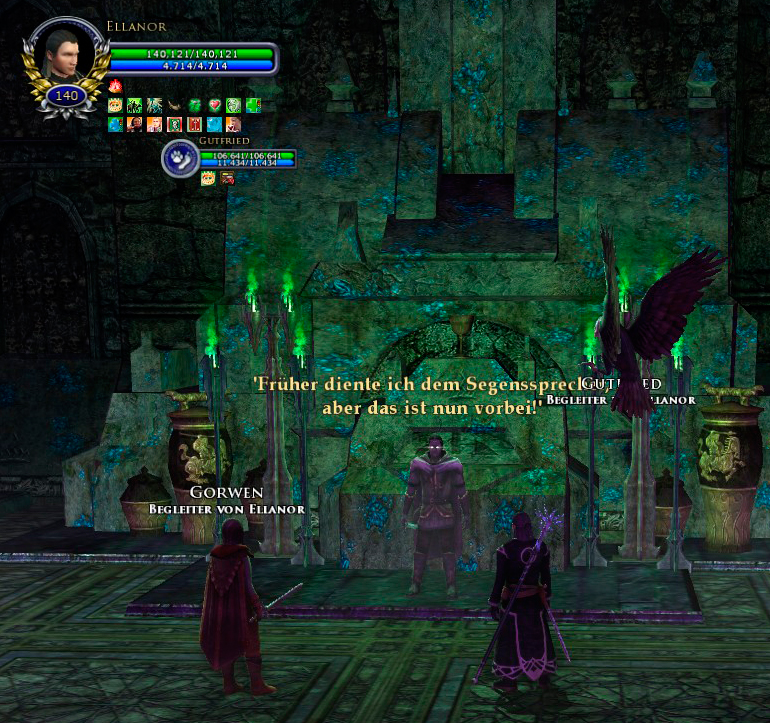Select the green leaf buff icon
The width and height of the screenshot is (770, 723).
[194, 105]
